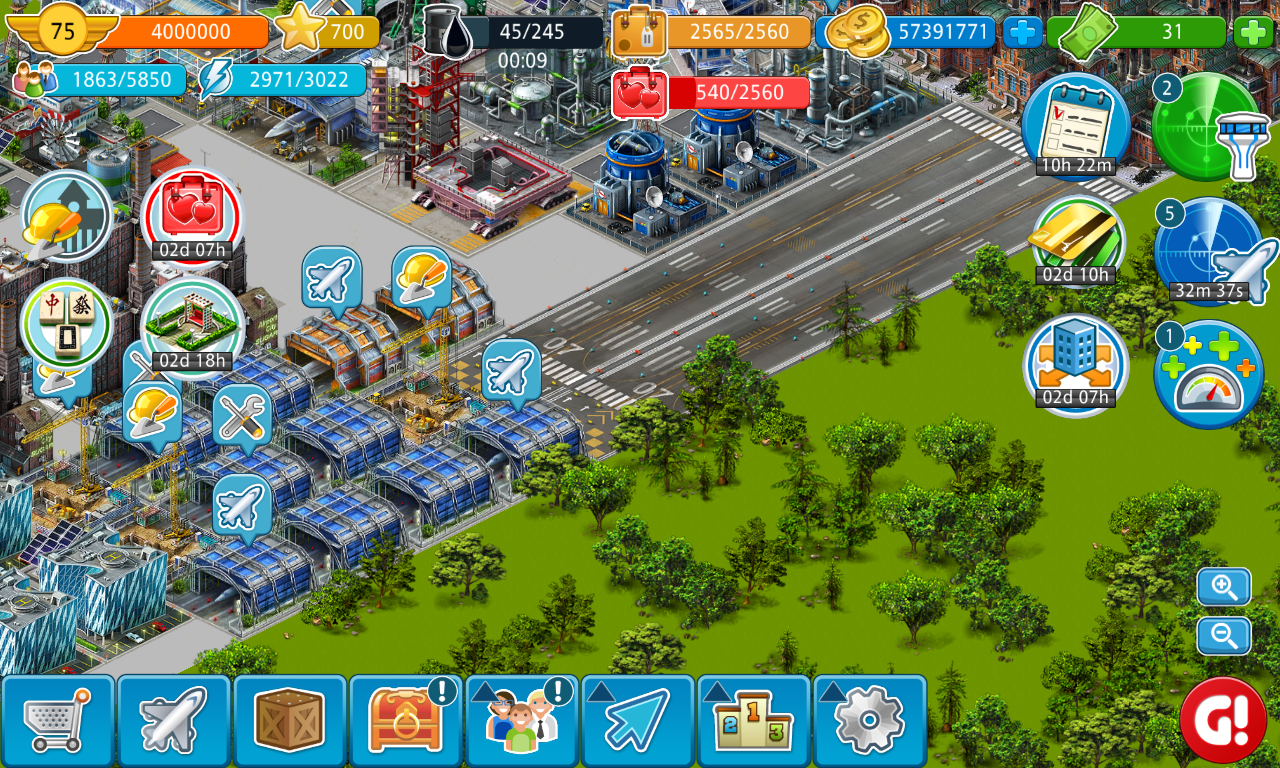Zoom out with the magnifier minus button
This screenshot has height=768, width=1280.
click(x=1223, y=635)
